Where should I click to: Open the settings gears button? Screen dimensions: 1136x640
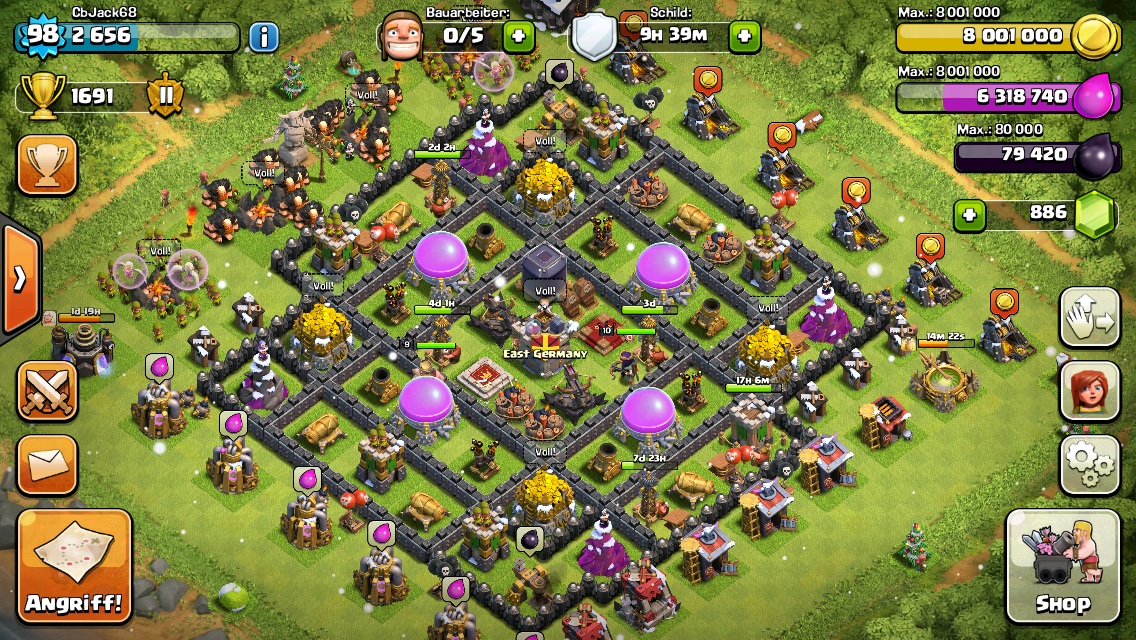click(x=1089, y=466)
